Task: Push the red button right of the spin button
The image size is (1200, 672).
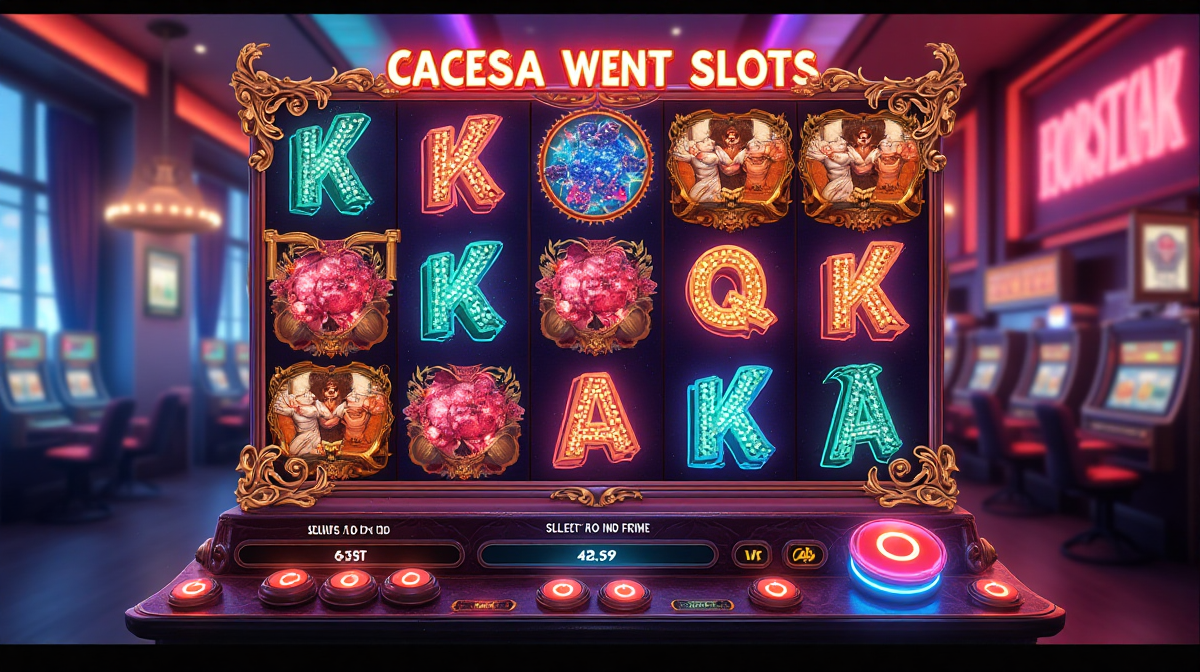Action: tap(994, 592)
